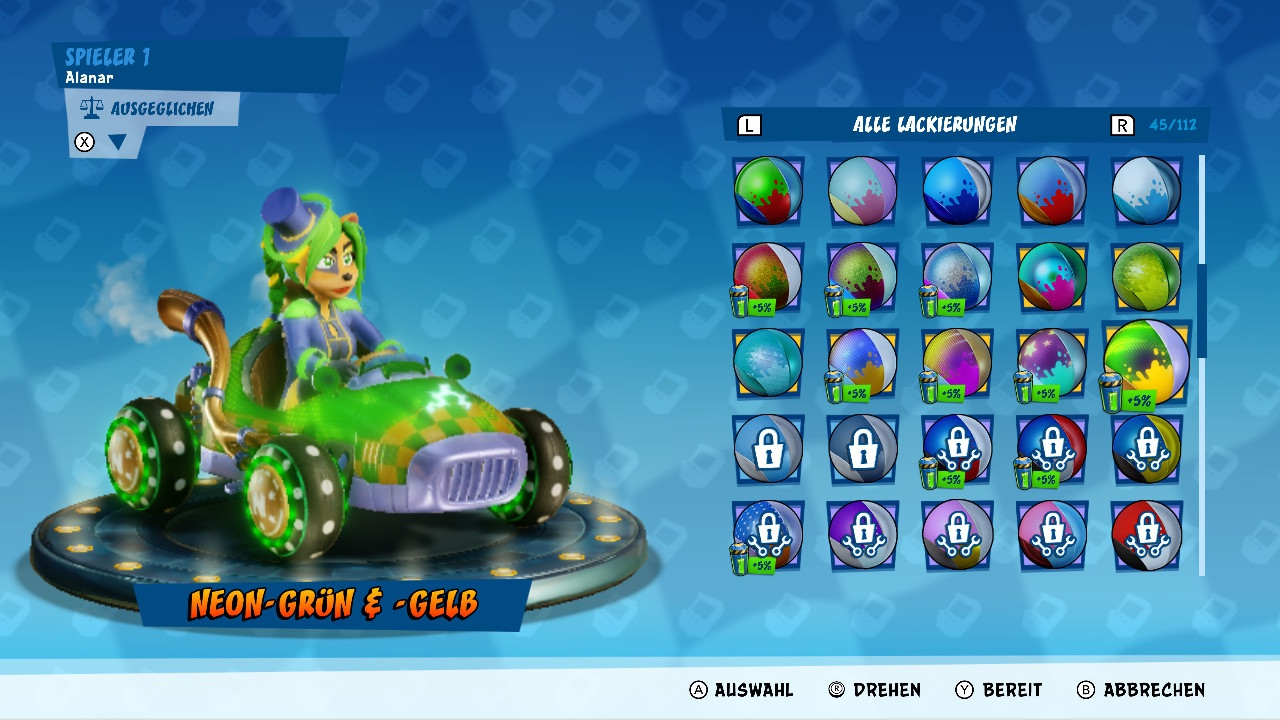Pick the green scaly paint job

click(x=1146, y=276)
